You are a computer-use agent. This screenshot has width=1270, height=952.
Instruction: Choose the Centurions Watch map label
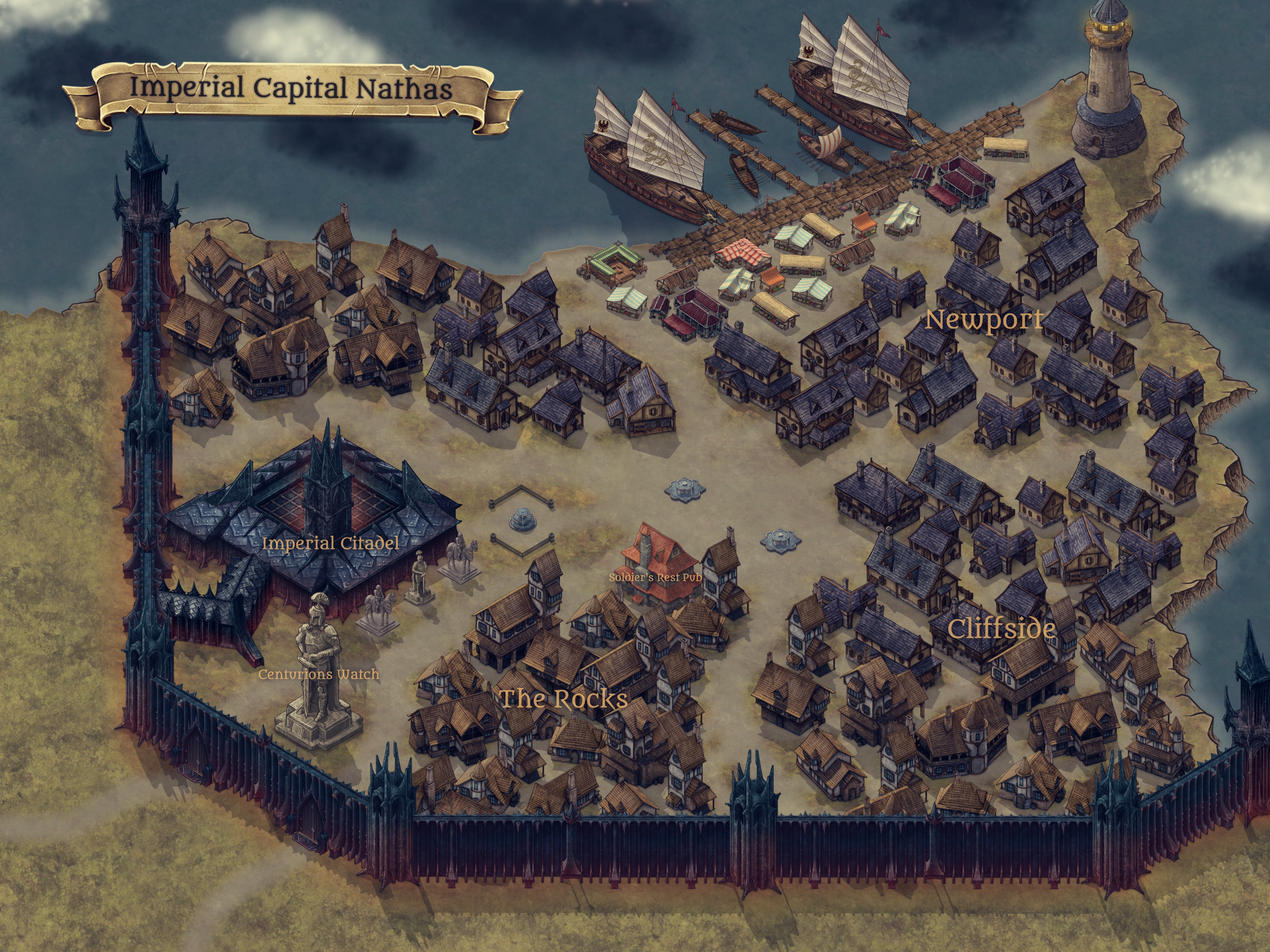pos(319,674)
